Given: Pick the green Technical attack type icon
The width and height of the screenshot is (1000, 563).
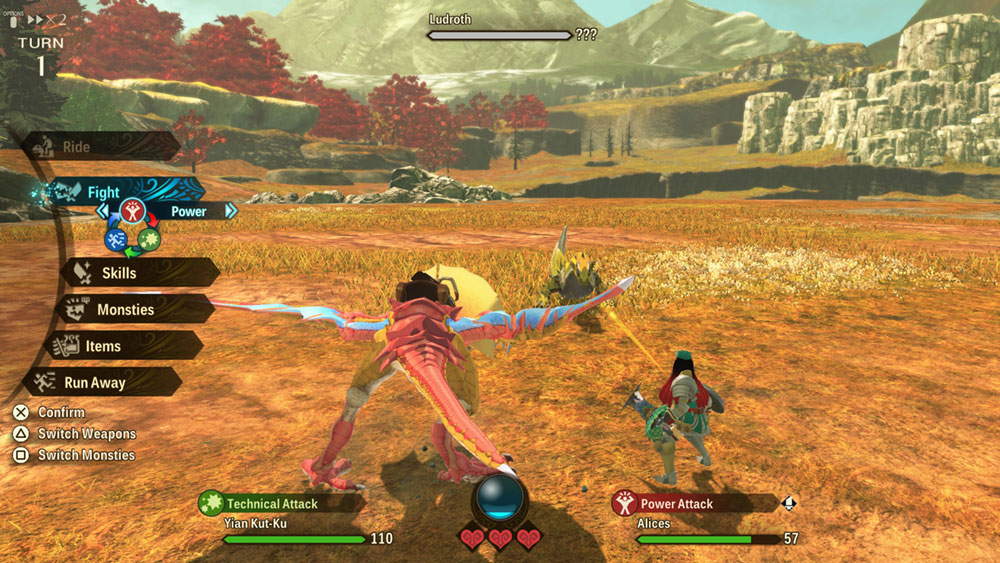Looking at the screenshot, I should pos(148,239).
